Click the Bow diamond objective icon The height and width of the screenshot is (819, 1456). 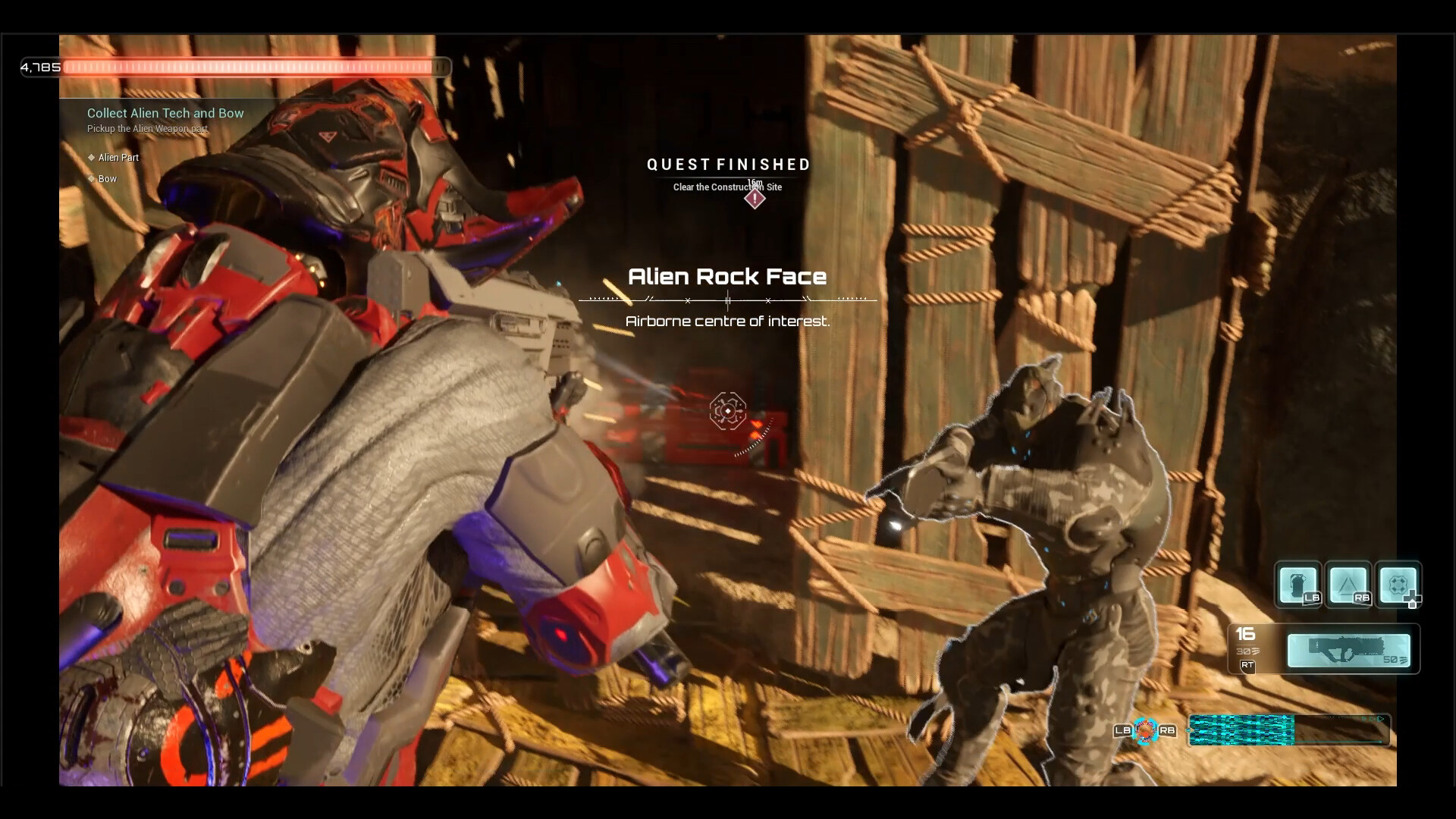(93, 179)
